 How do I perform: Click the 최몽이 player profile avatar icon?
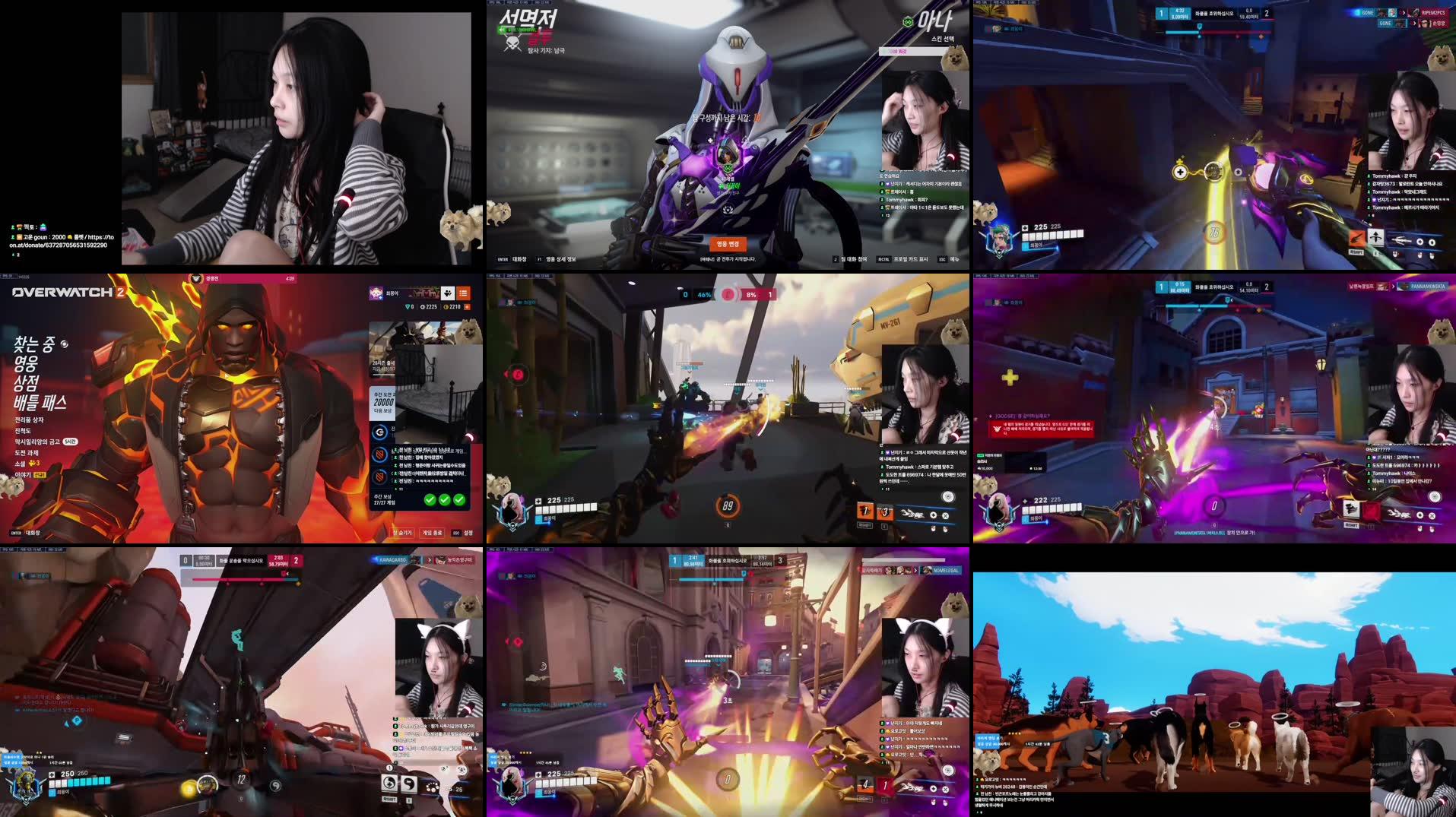click(375, 293)
